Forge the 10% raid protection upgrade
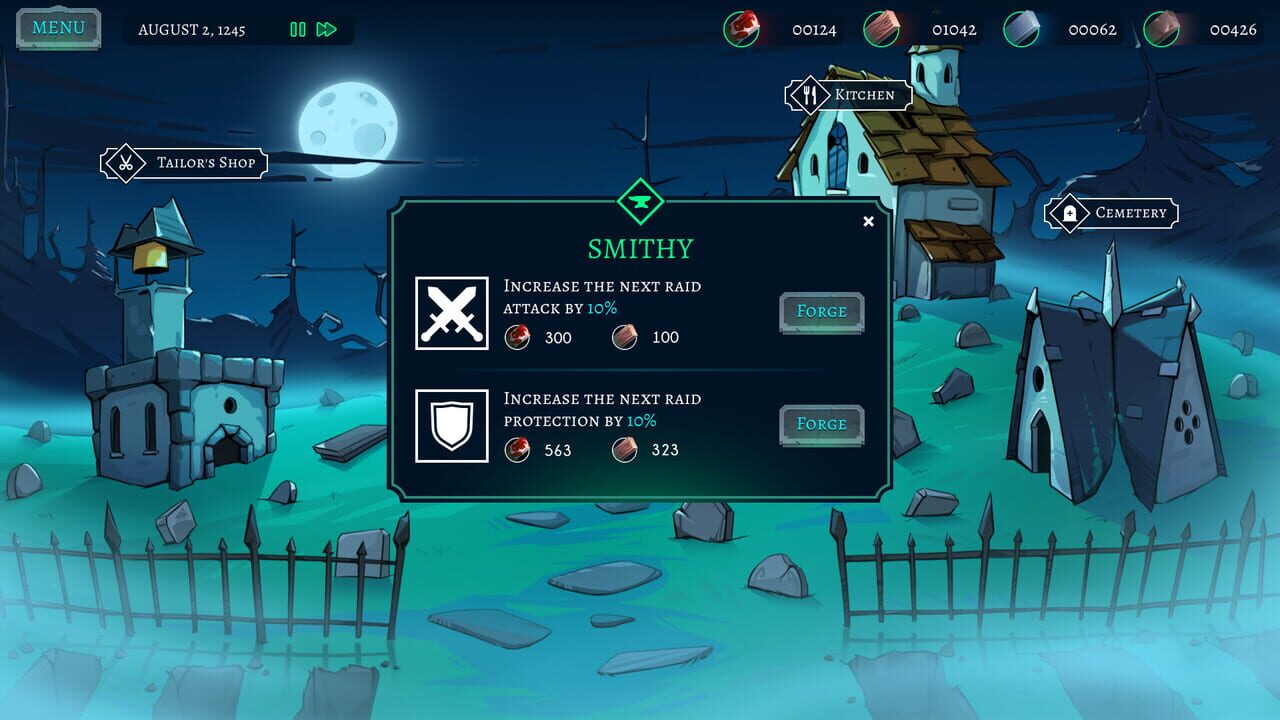 click(821, 423)
